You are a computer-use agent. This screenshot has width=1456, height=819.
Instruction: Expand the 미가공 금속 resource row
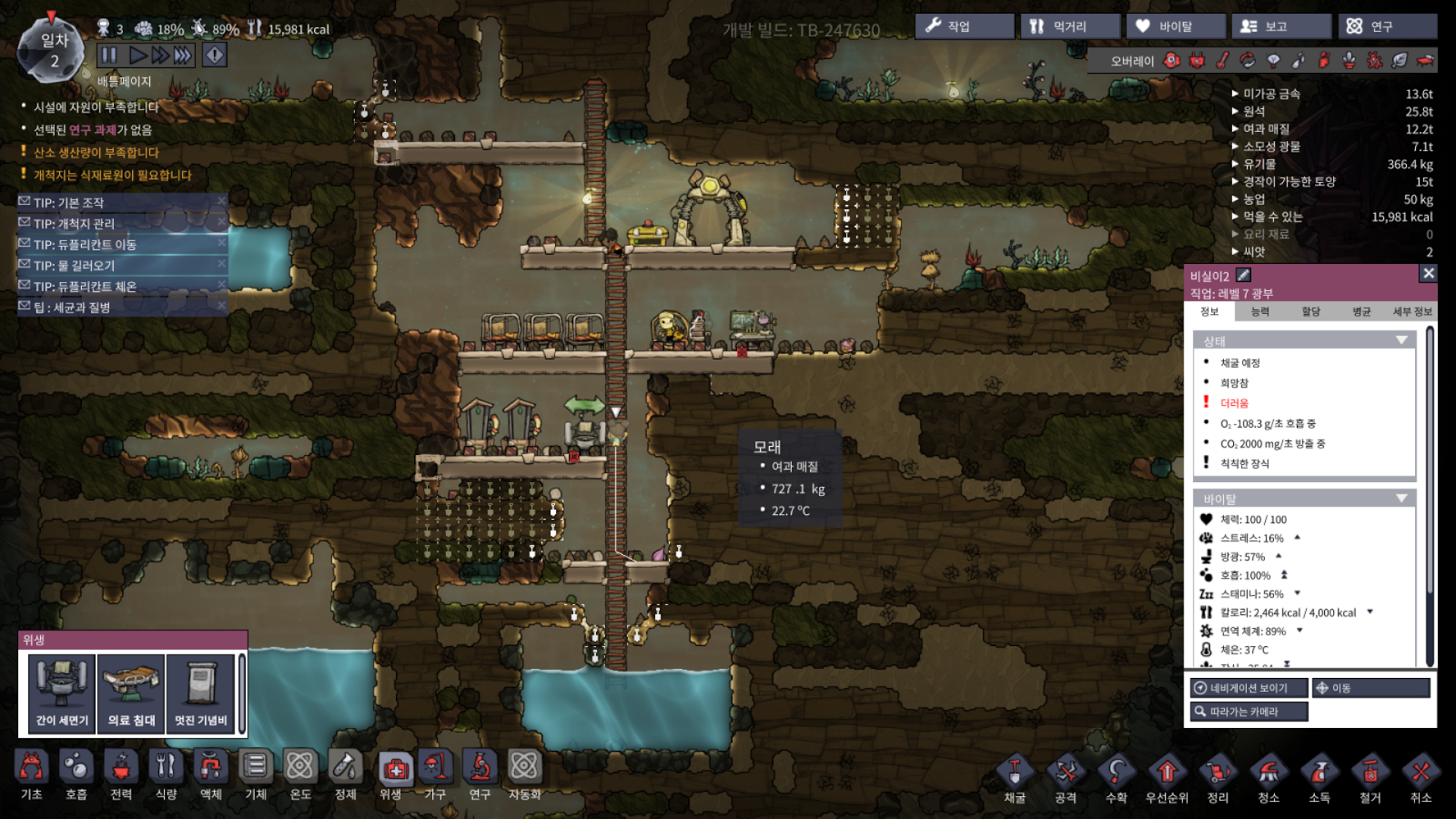tap(1271, 94)
